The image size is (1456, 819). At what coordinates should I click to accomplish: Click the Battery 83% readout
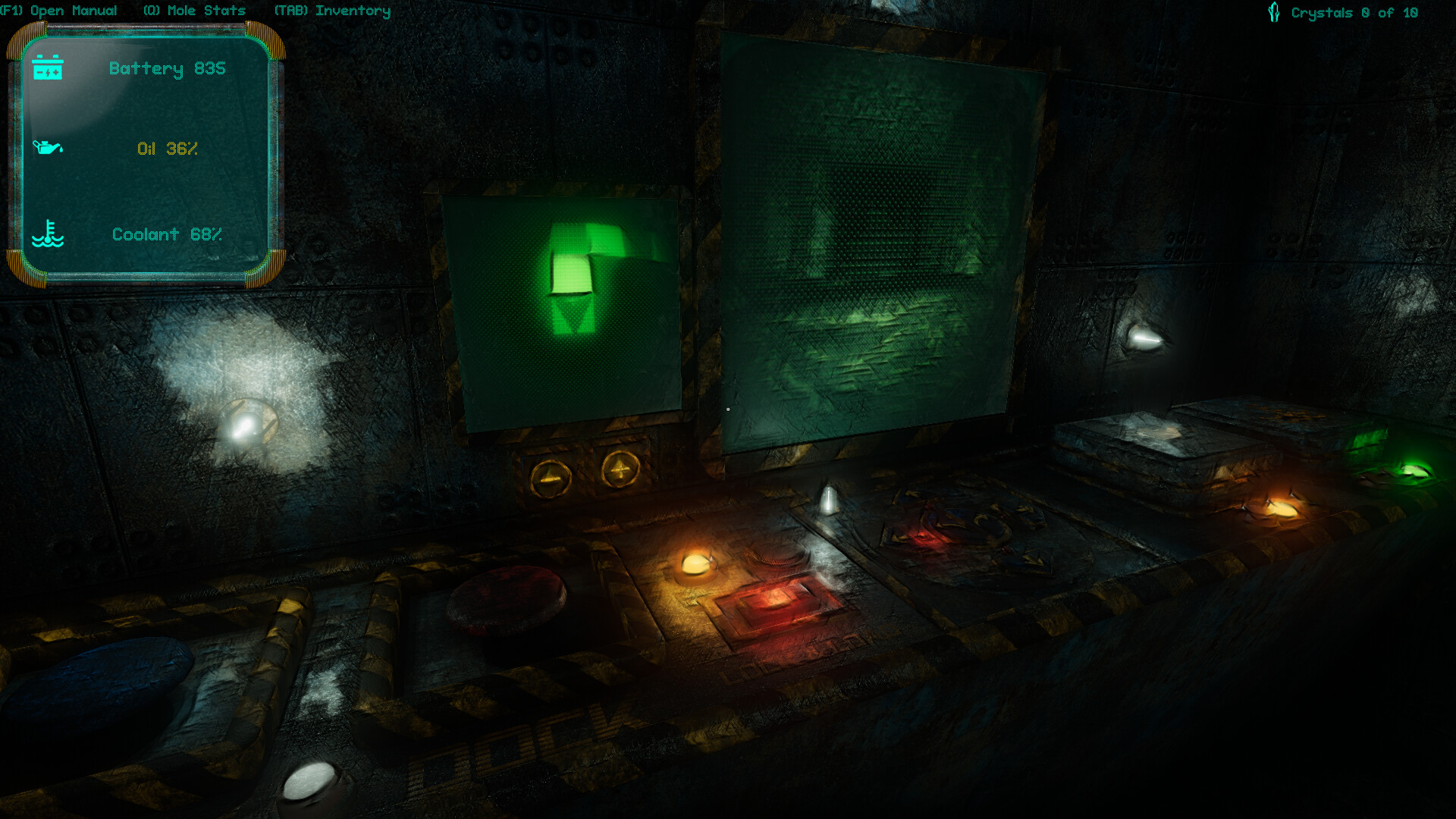167,69
